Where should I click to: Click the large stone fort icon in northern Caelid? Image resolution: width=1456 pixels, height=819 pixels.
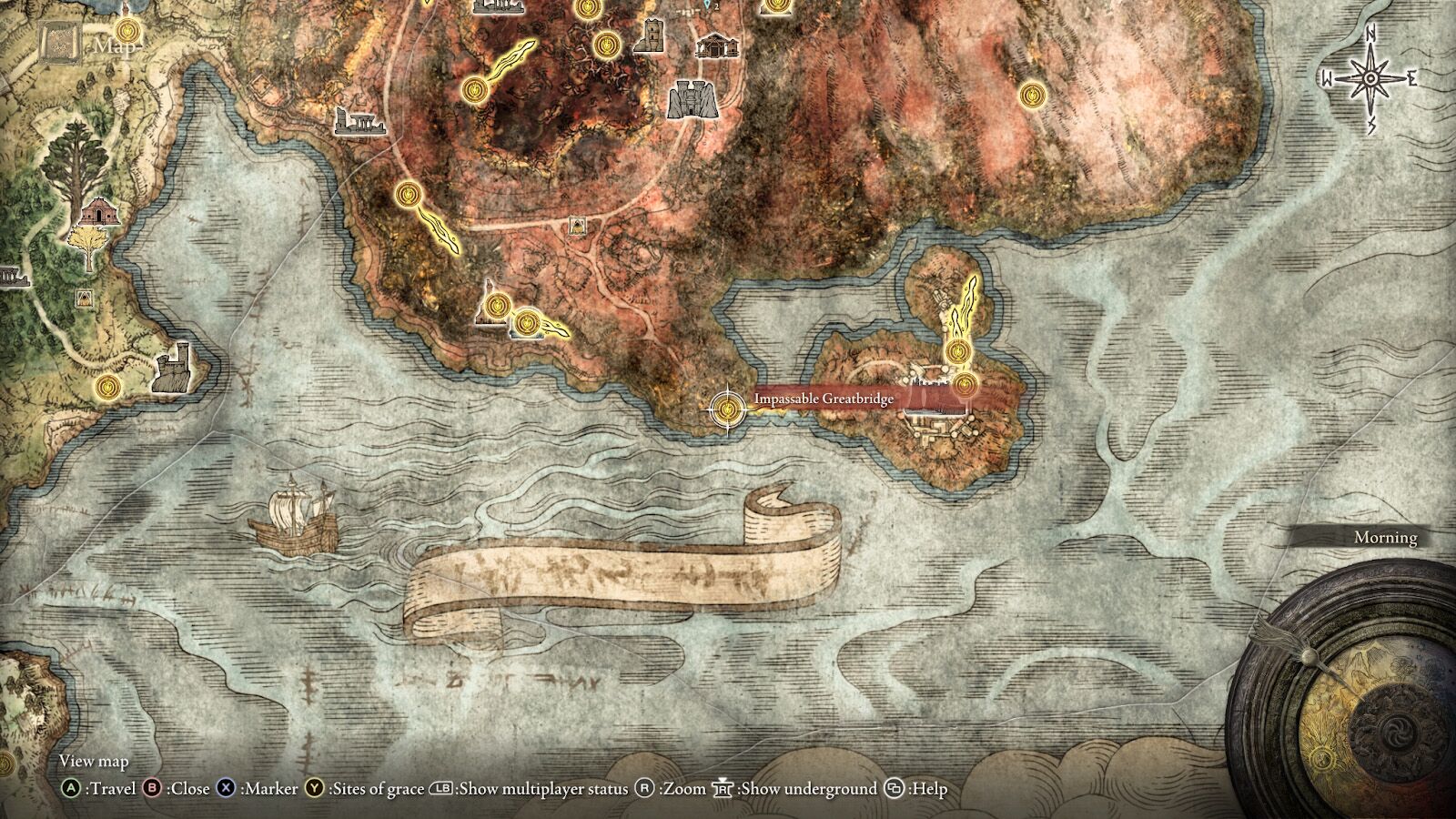(694, 97)
